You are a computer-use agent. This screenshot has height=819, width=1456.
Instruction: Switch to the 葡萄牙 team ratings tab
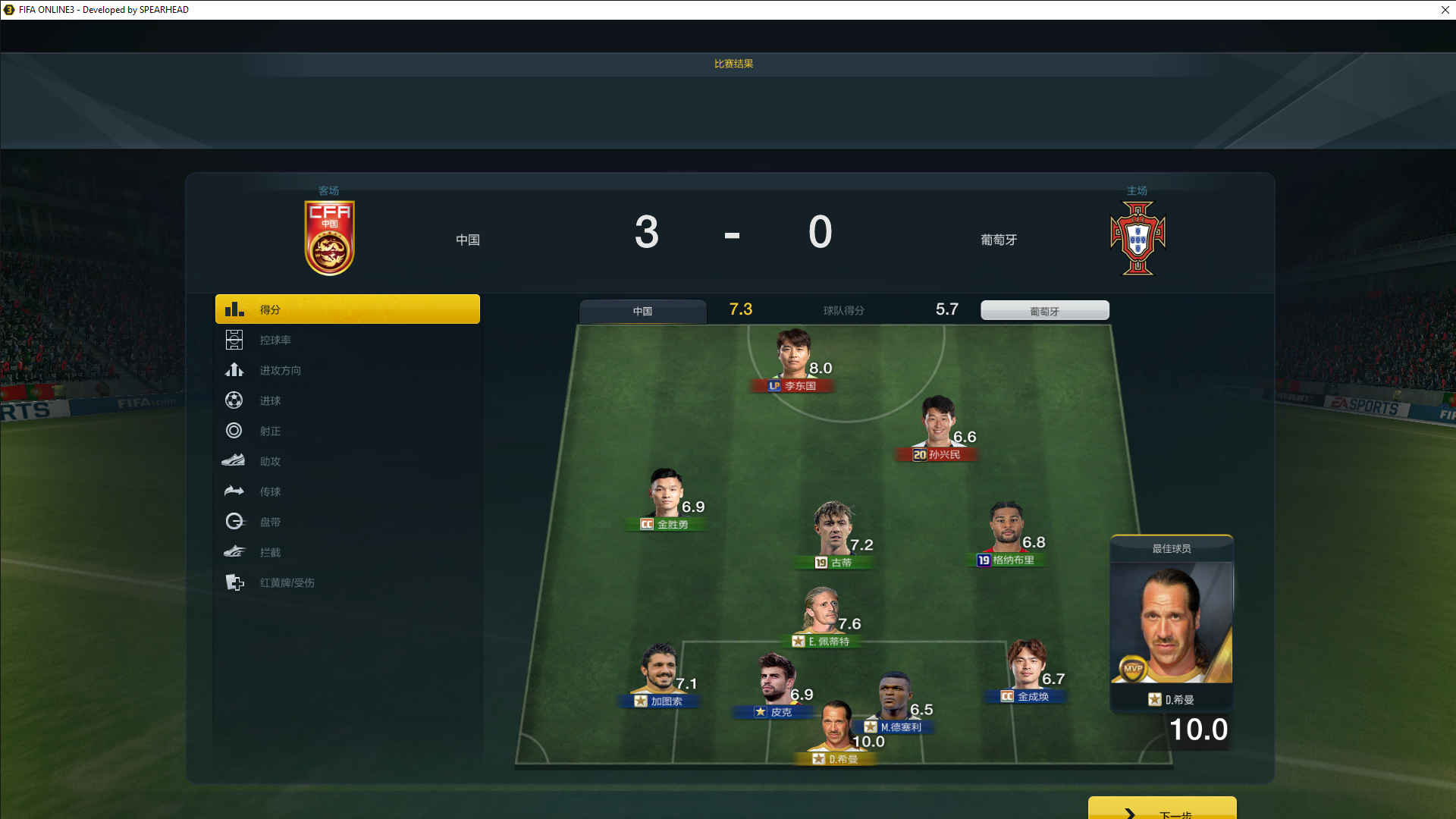1044,311
